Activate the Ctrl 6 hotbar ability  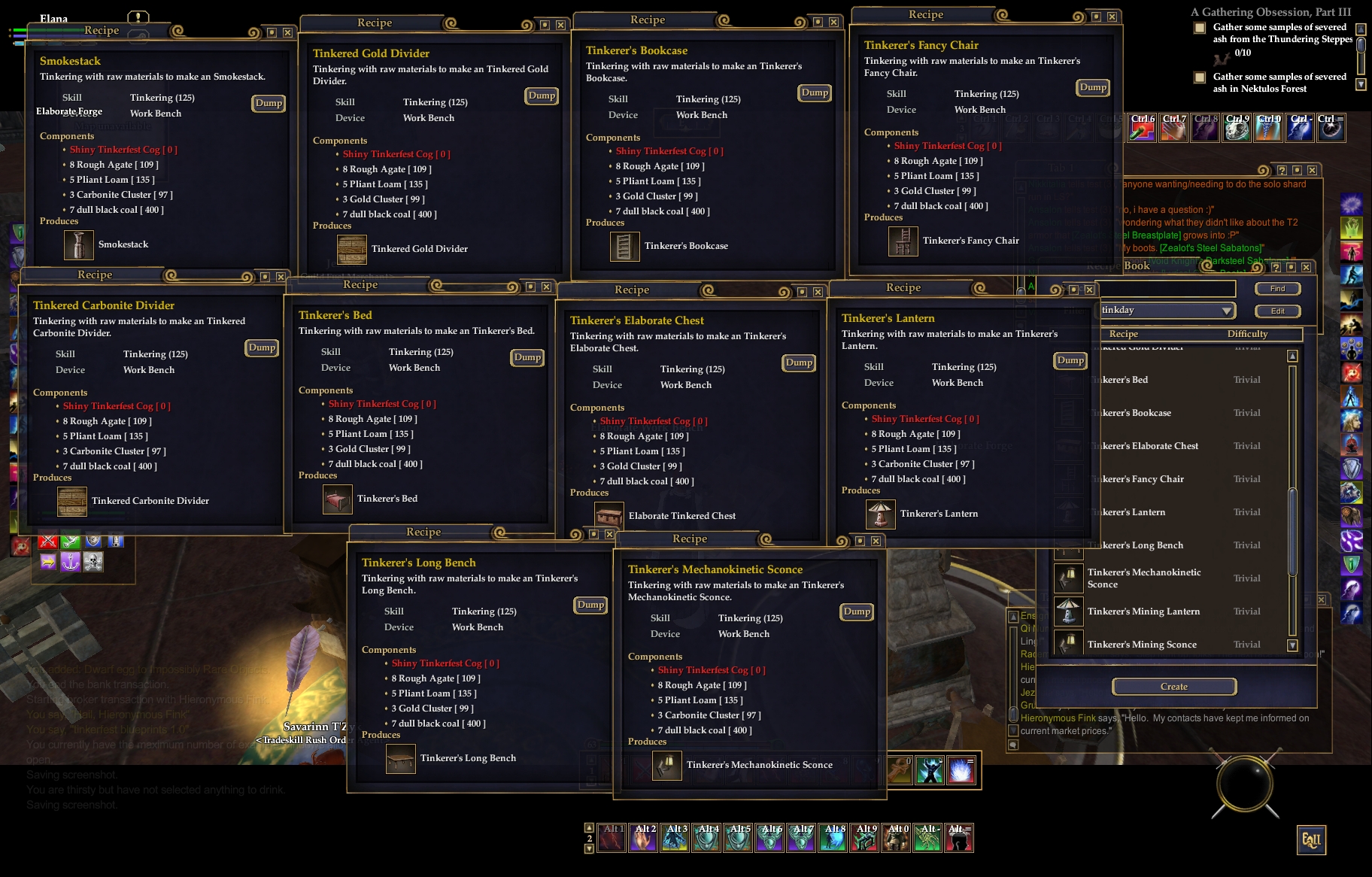point(1142,129)
